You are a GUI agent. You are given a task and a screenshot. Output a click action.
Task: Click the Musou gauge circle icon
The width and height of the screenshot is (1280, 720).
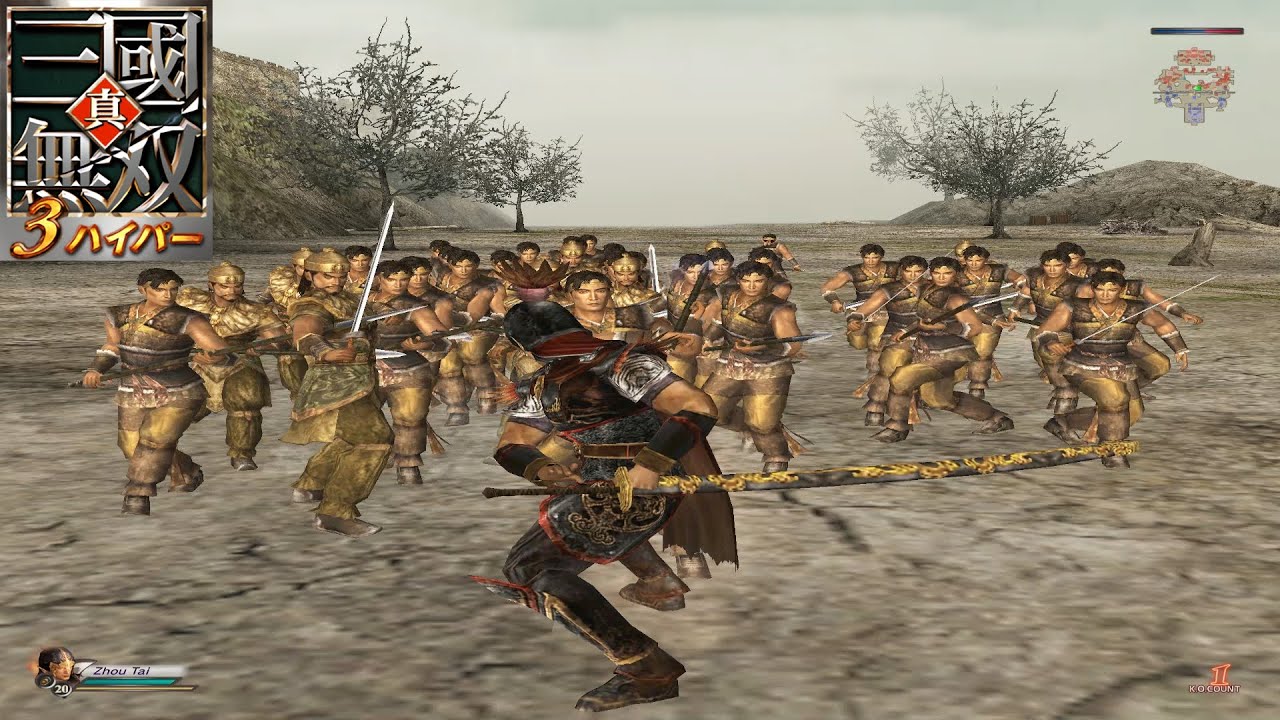click(x=45, y=681)
